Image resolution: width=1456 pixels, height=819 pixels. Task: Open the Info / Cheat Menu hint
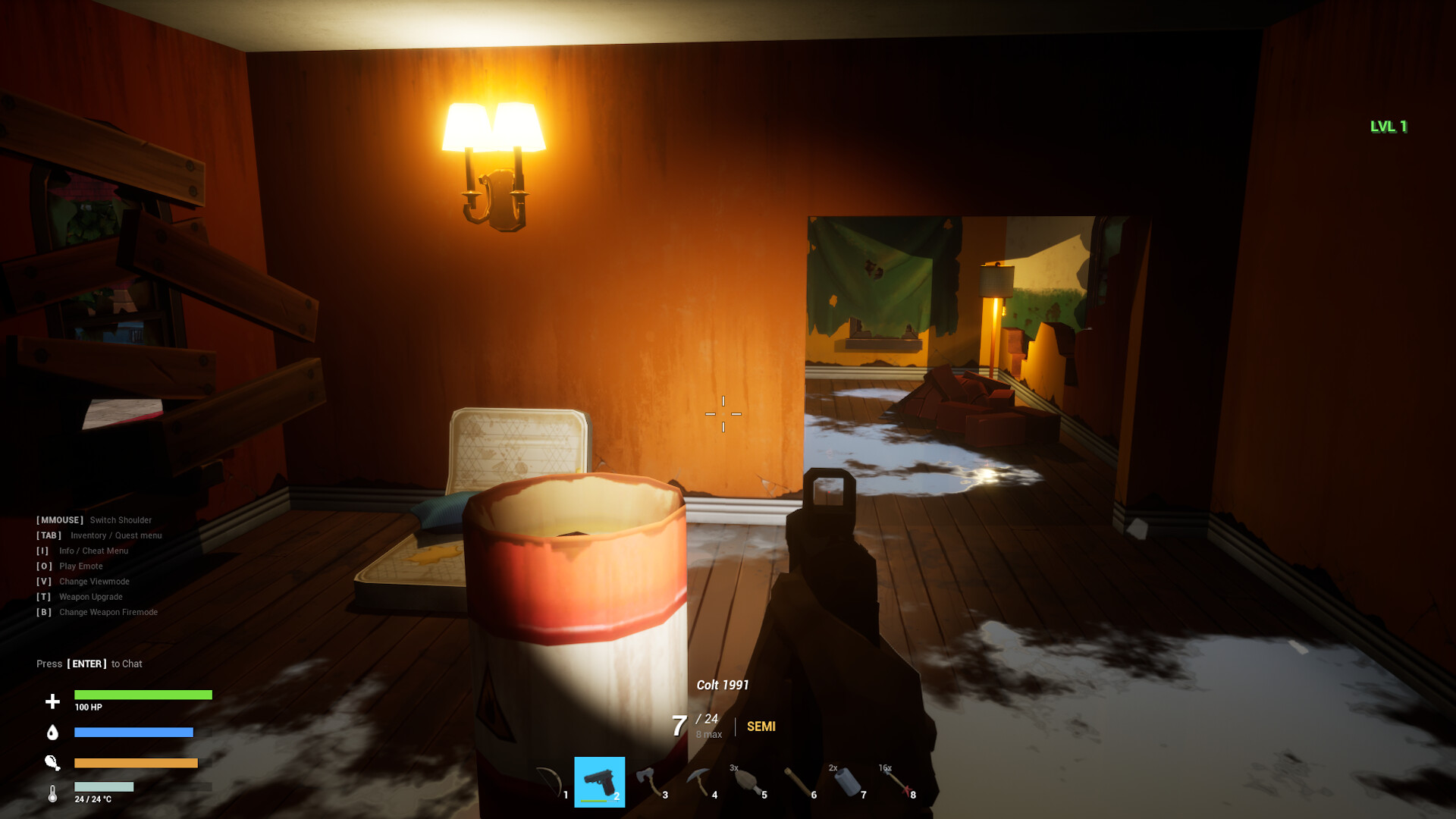(x=82, y=551)
